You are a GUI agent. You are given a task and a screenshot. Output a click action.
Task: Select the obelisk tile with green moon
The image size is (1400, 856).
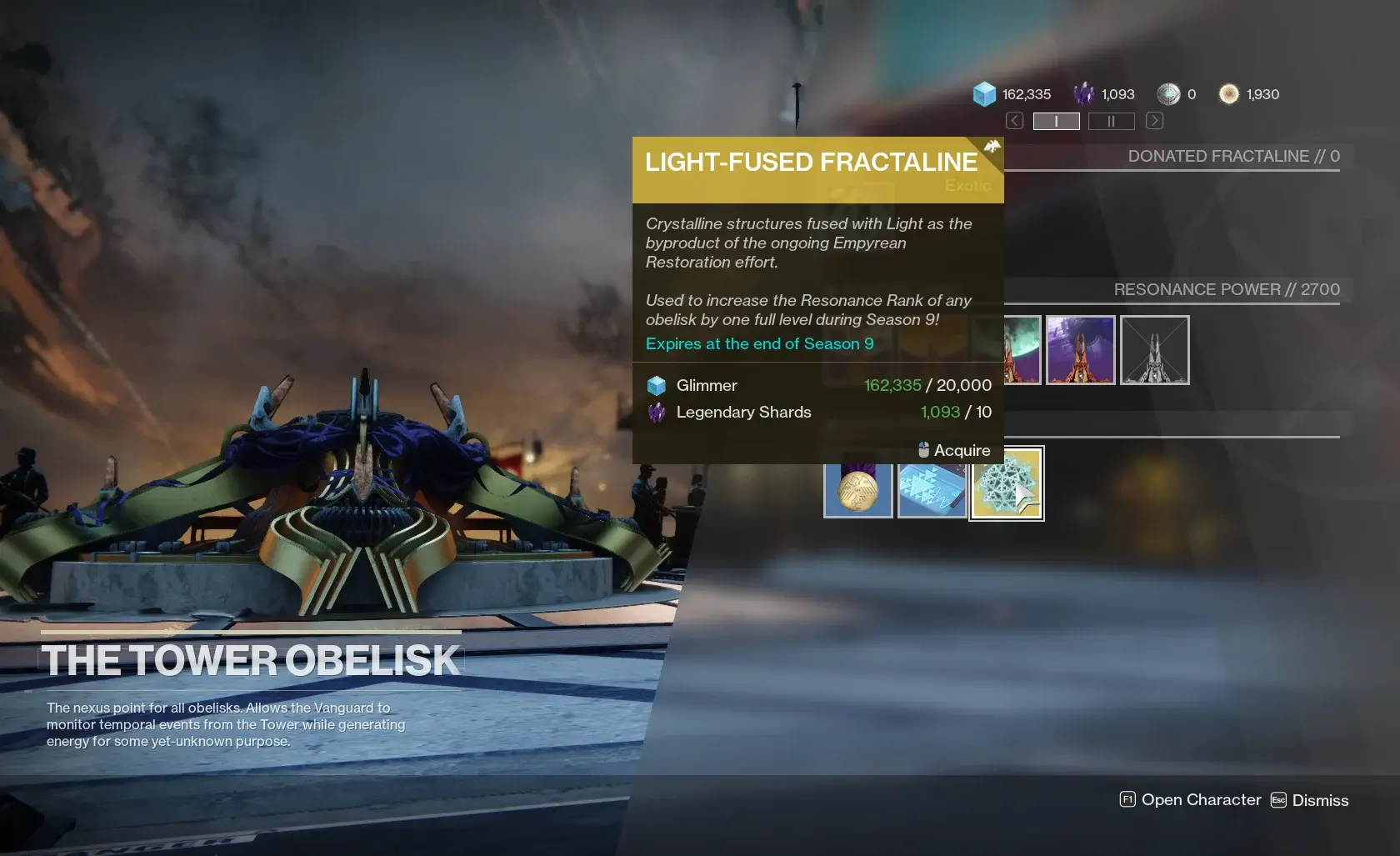click(x=1022, y=350)
